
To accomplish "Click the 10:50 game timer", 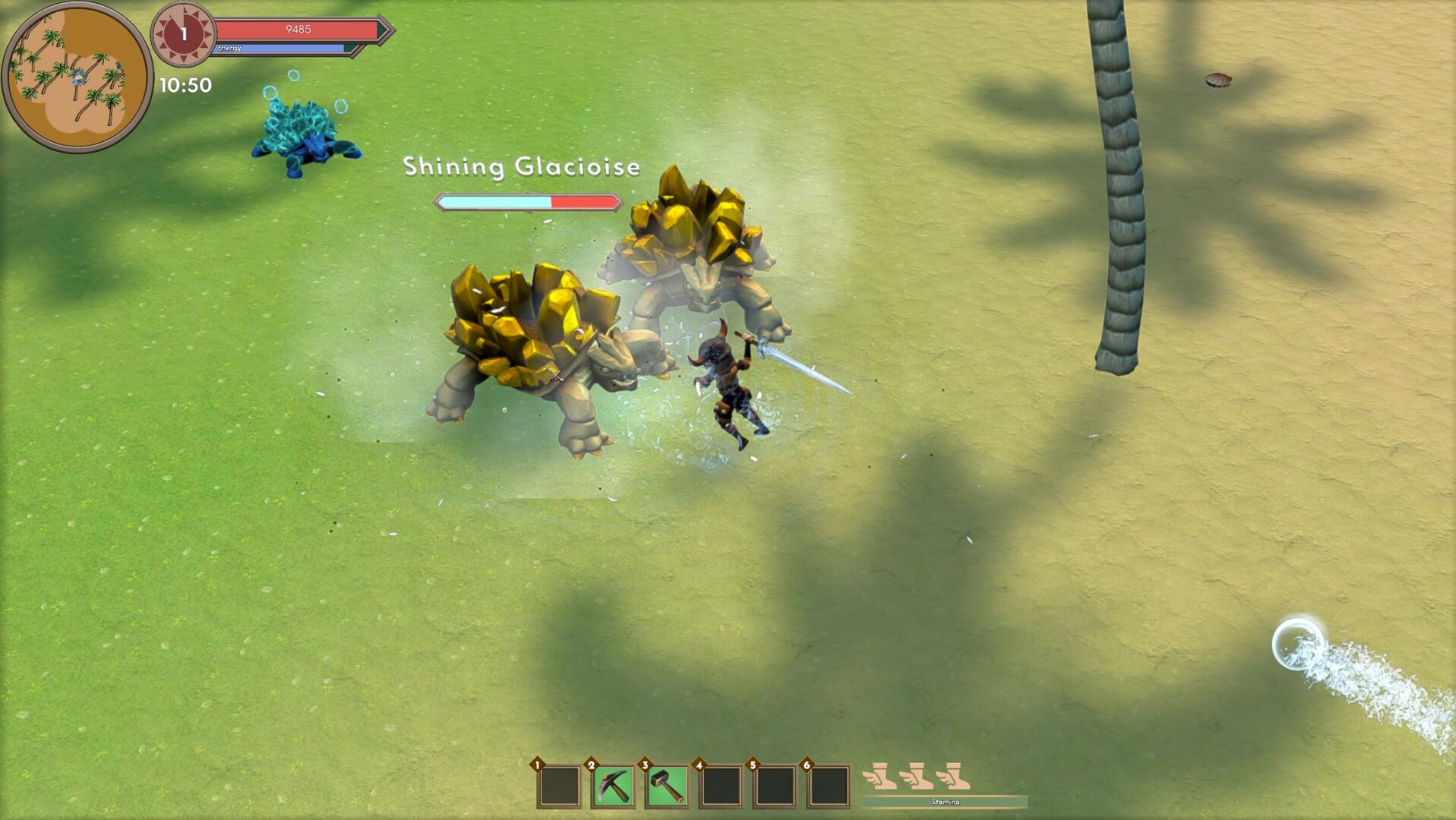I will click(x=185, y=87).
